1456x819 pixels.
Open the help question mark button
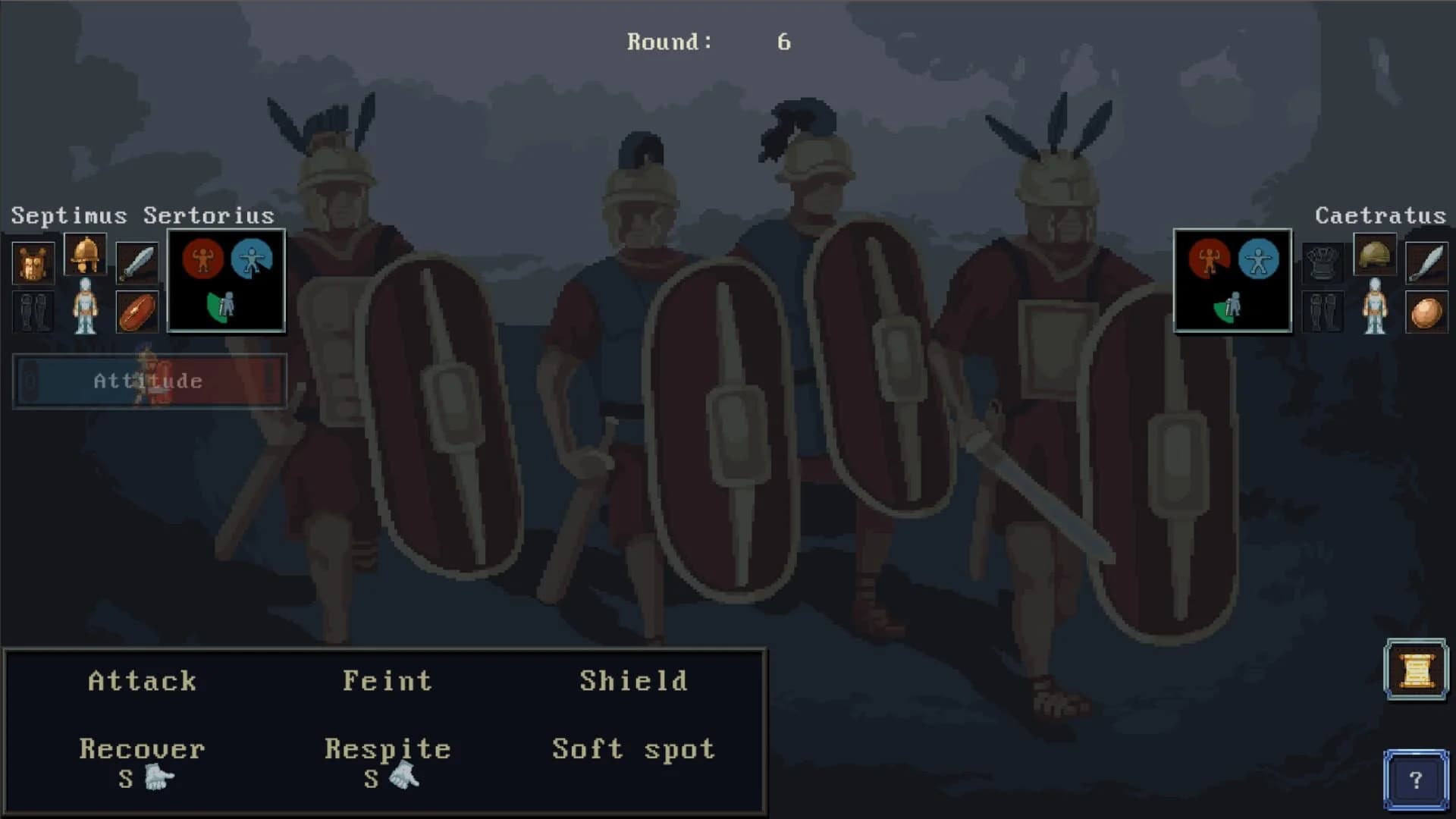[x=1415, y=778]
